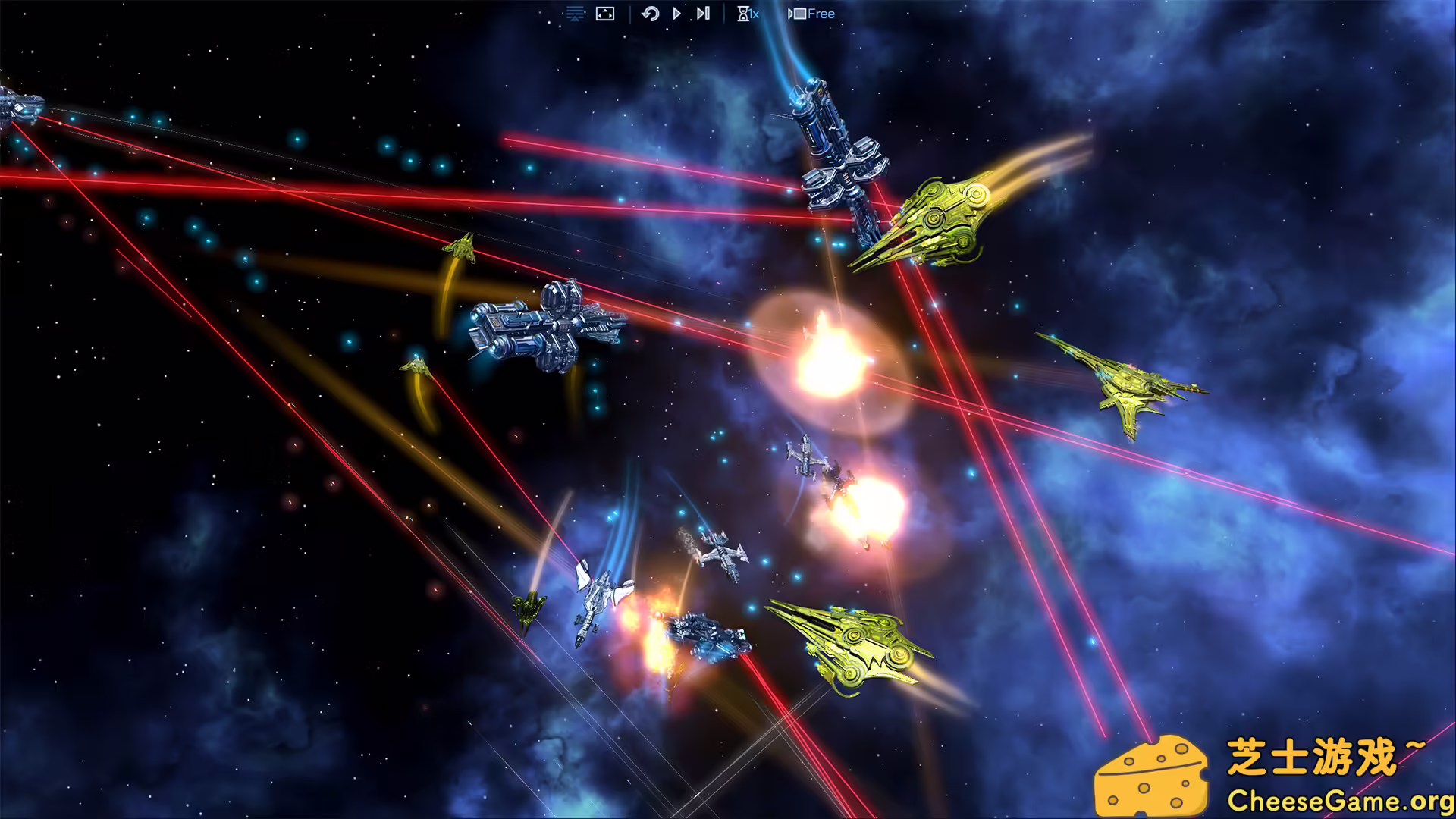
Task: Open the battle event log
Action: tap(574, 13)
